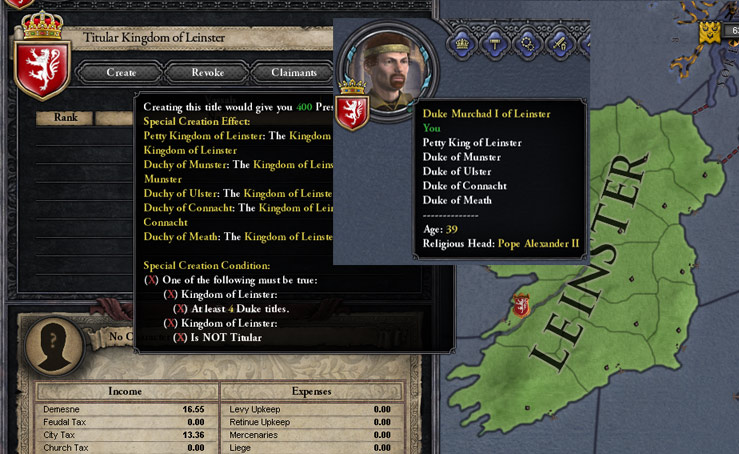Select the Revoke button
The height and width of the screenshot is (454, 739).
click(x=207, y=72)
